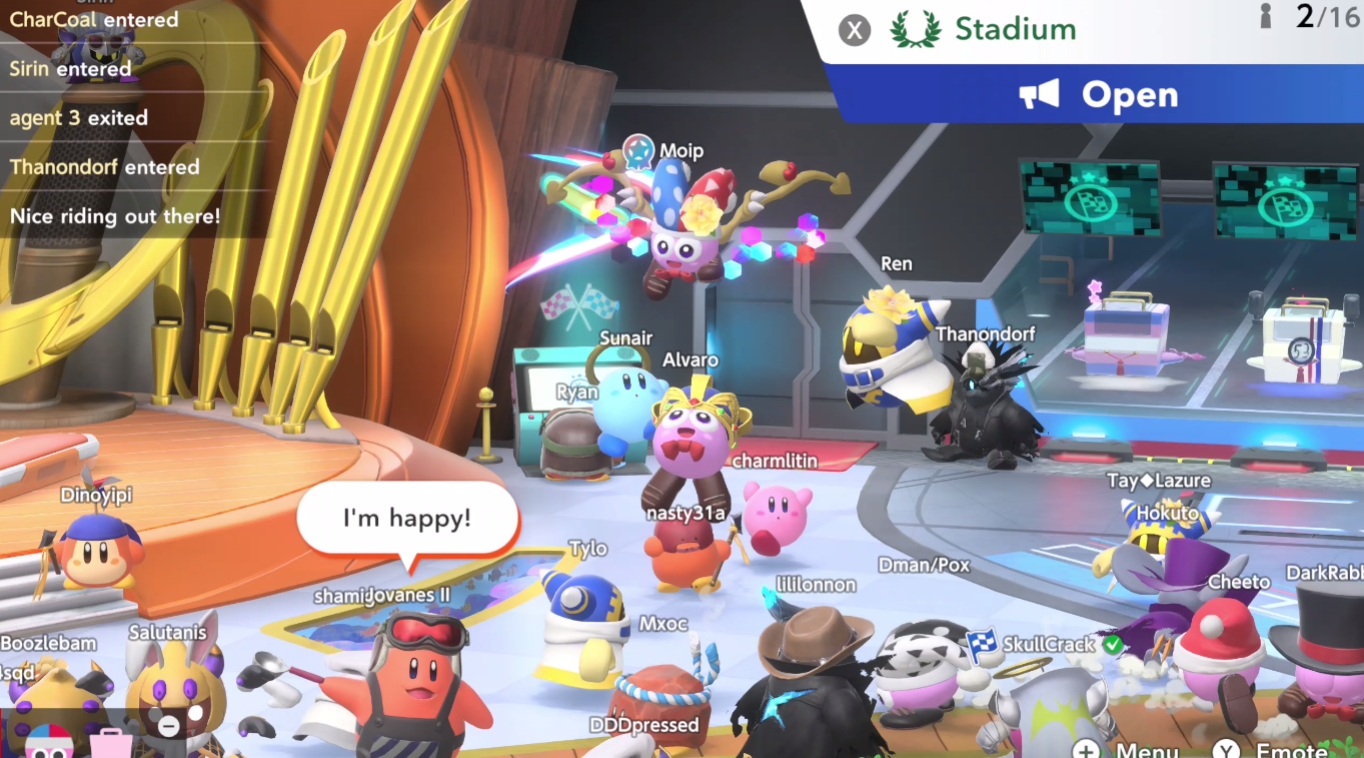Open the pink shopping bag icon
This screenshot has height=758, width=1364.
(110, 743)
